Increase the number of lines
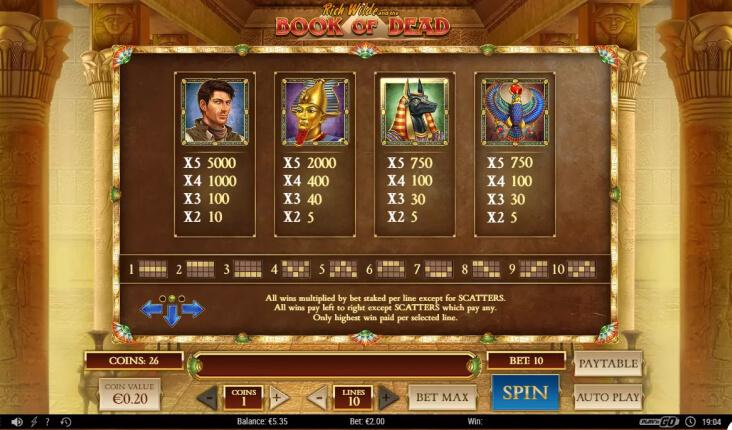 pyautogui.click(x=388, y=397)
